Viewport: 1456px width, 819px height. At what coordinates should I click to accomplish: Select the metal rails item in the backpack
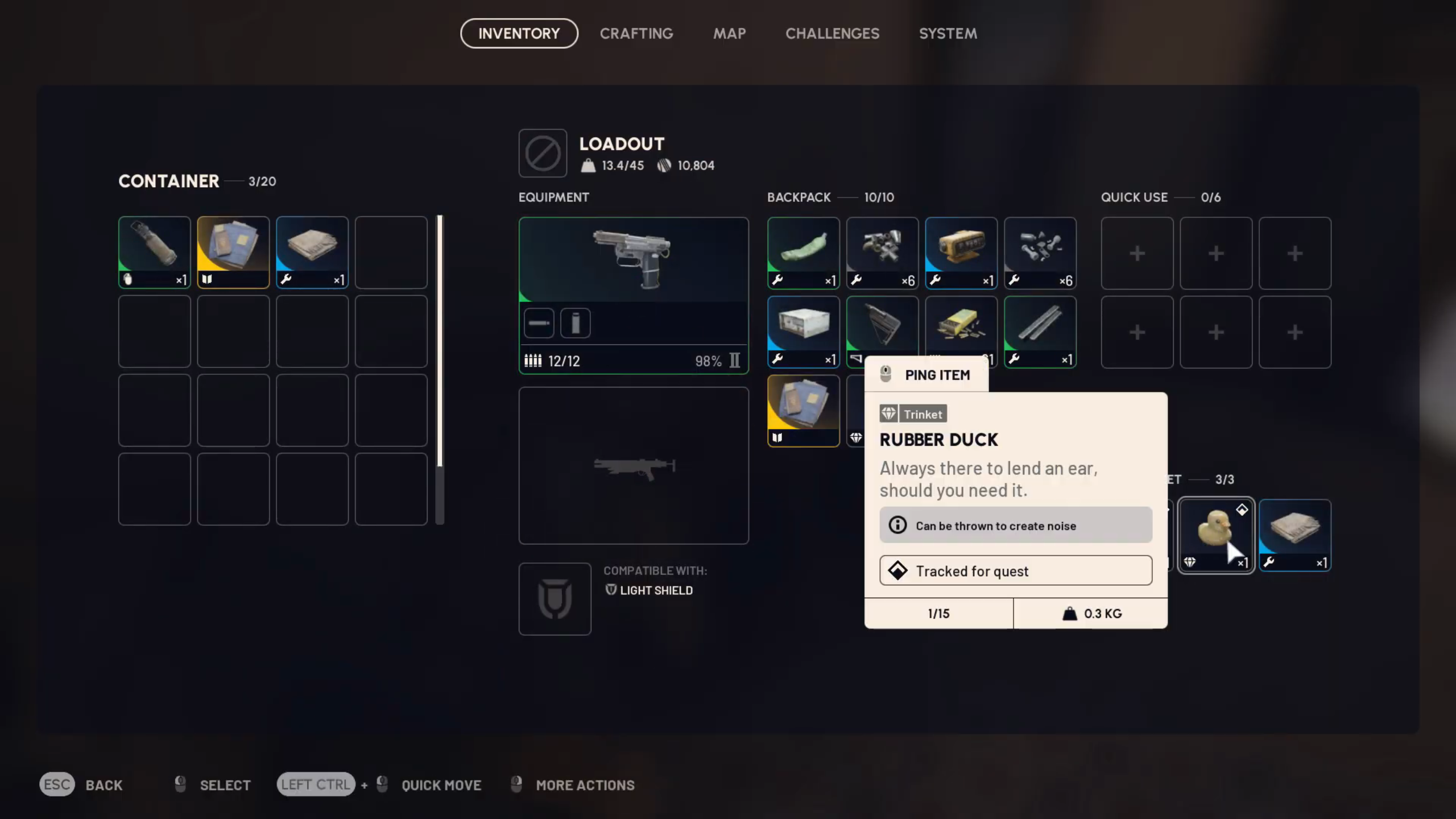(1040, 332)
